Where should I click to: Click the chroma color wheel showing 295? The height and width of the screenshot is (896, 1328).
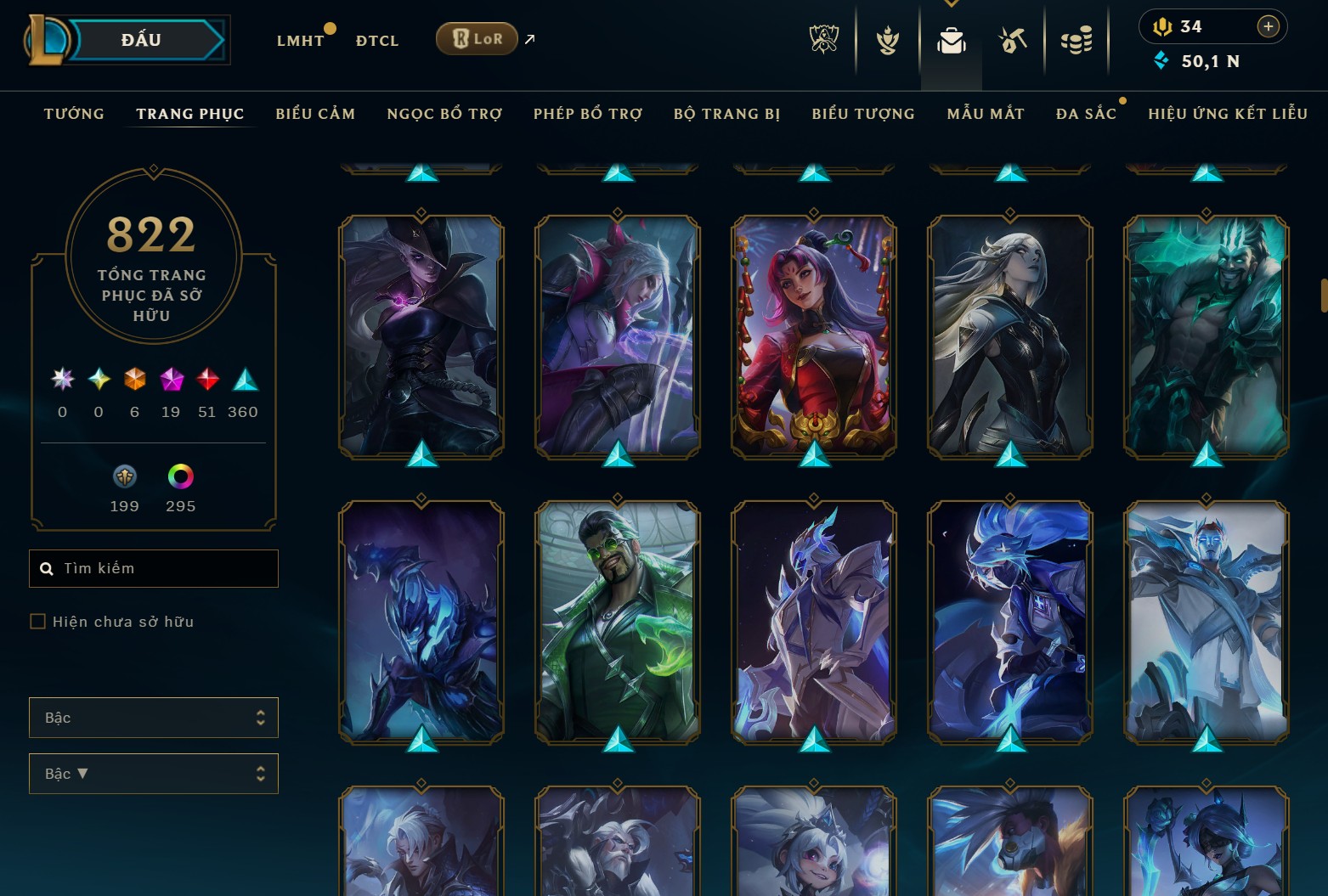pos(180,477)
